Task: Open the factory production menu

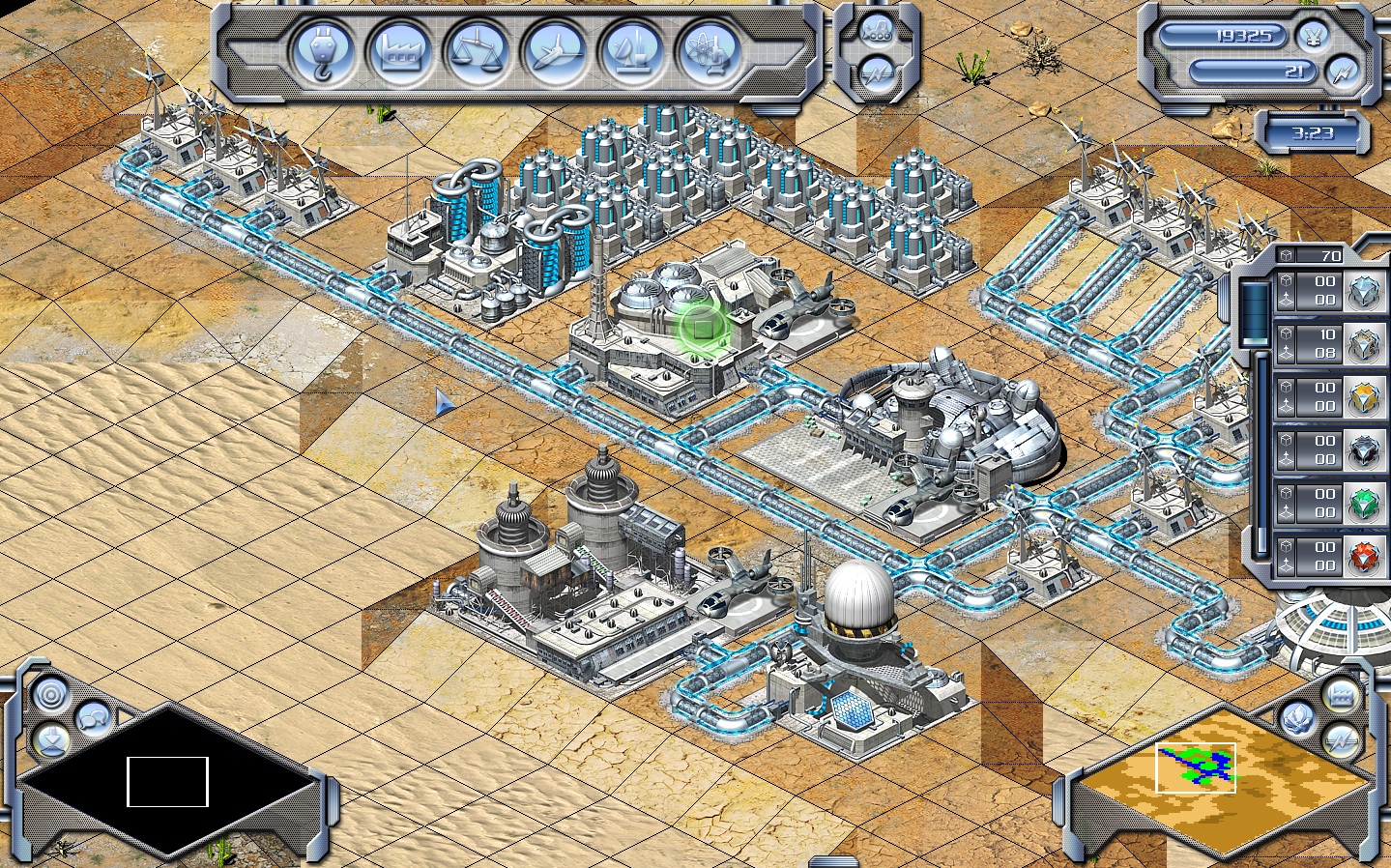Action: click(x=399, y=54)
